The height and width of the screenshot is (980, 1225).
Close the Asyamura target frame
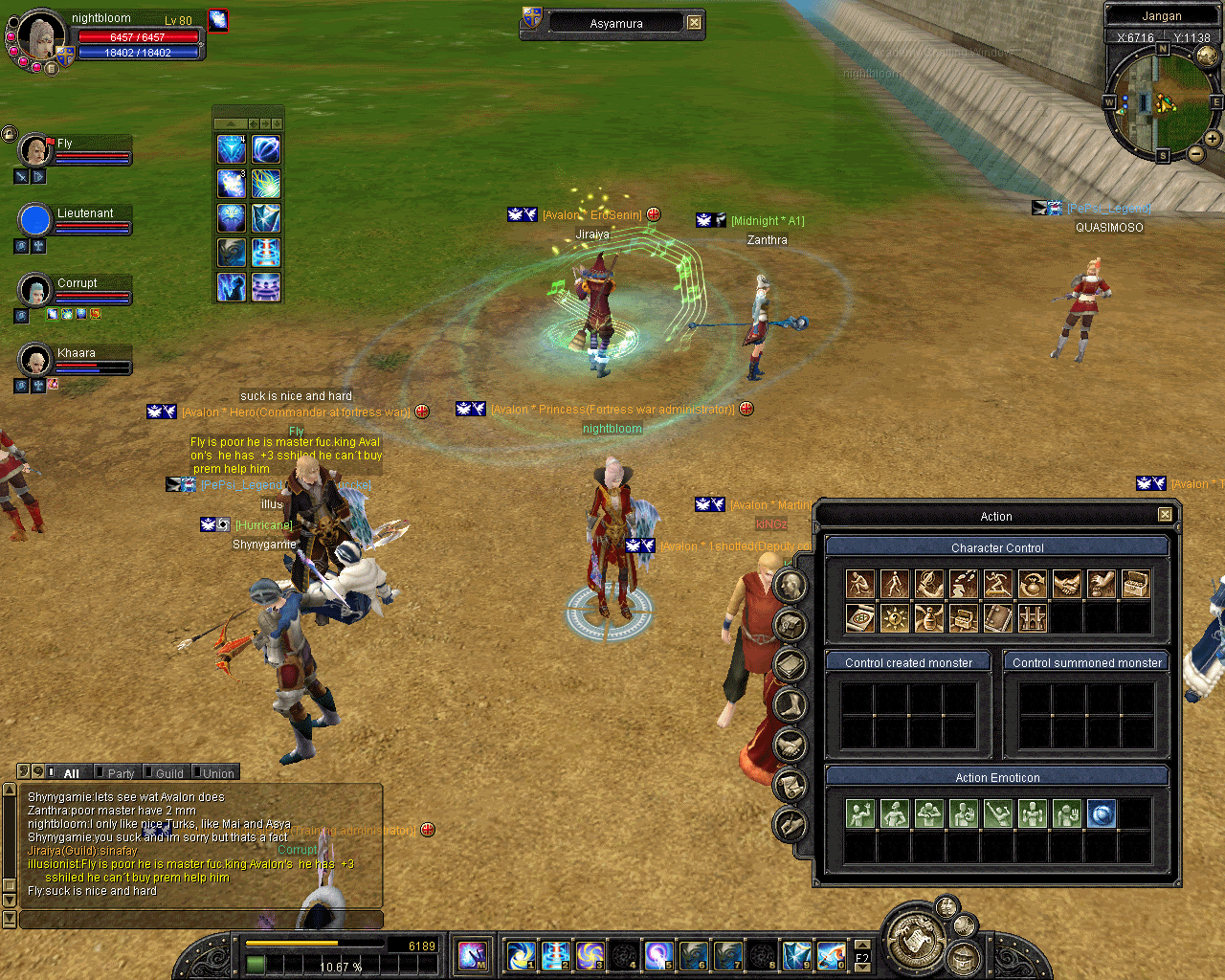pyautogui.click(x=694, y=23)
